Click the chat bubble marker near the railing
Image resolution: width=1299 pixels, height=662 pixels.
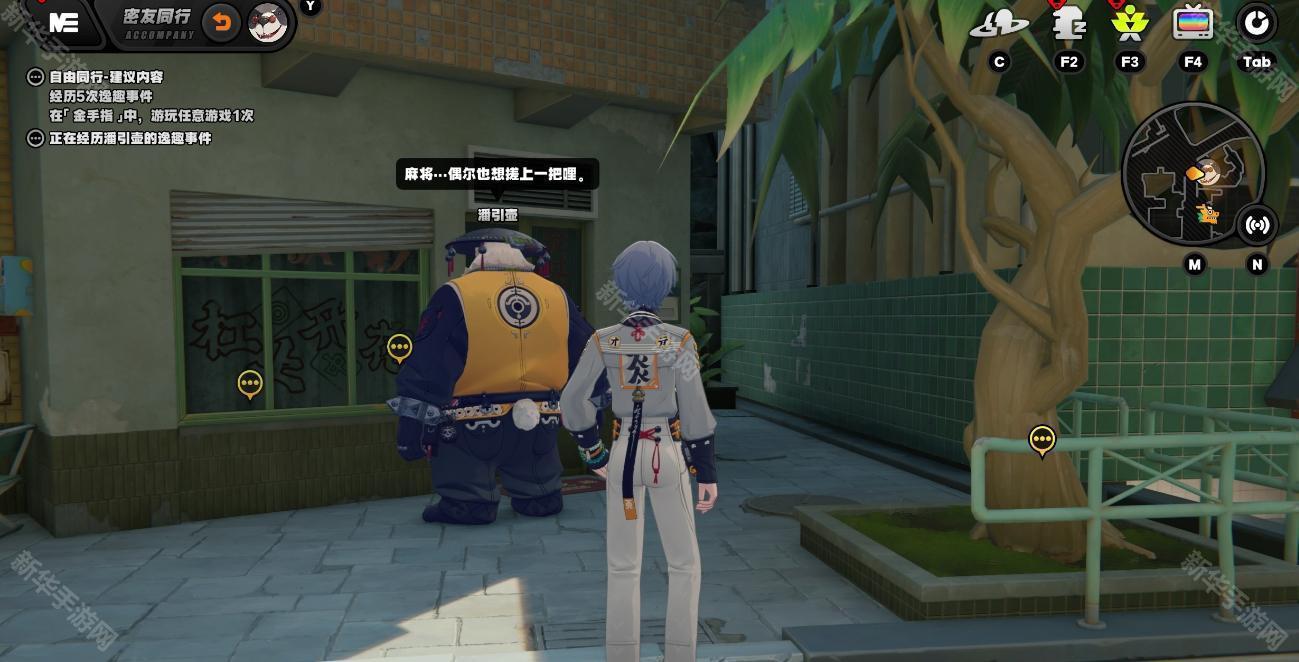(x=1042, y=439)
